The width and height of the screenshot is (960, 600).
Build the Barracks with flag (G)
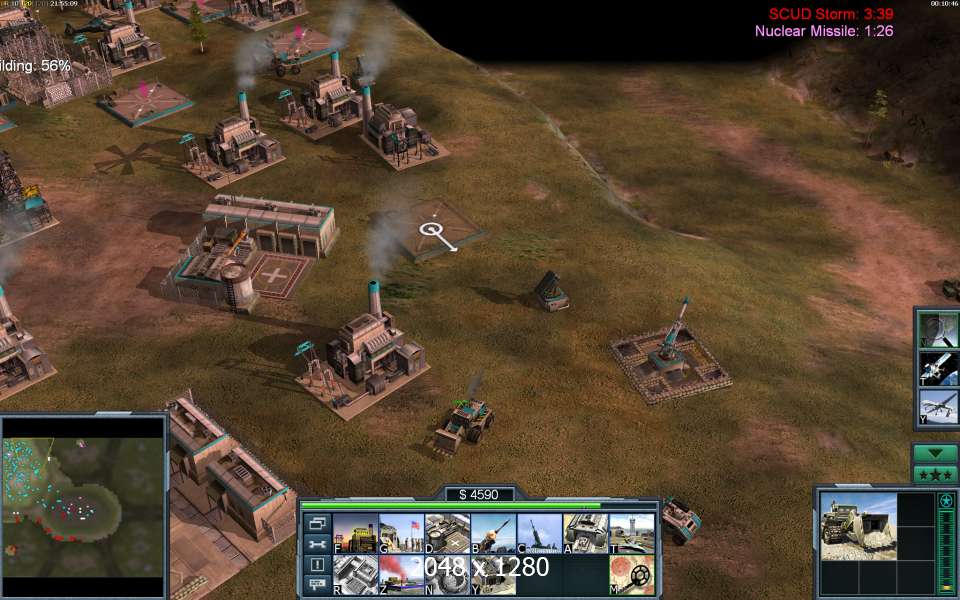[401, 534]
